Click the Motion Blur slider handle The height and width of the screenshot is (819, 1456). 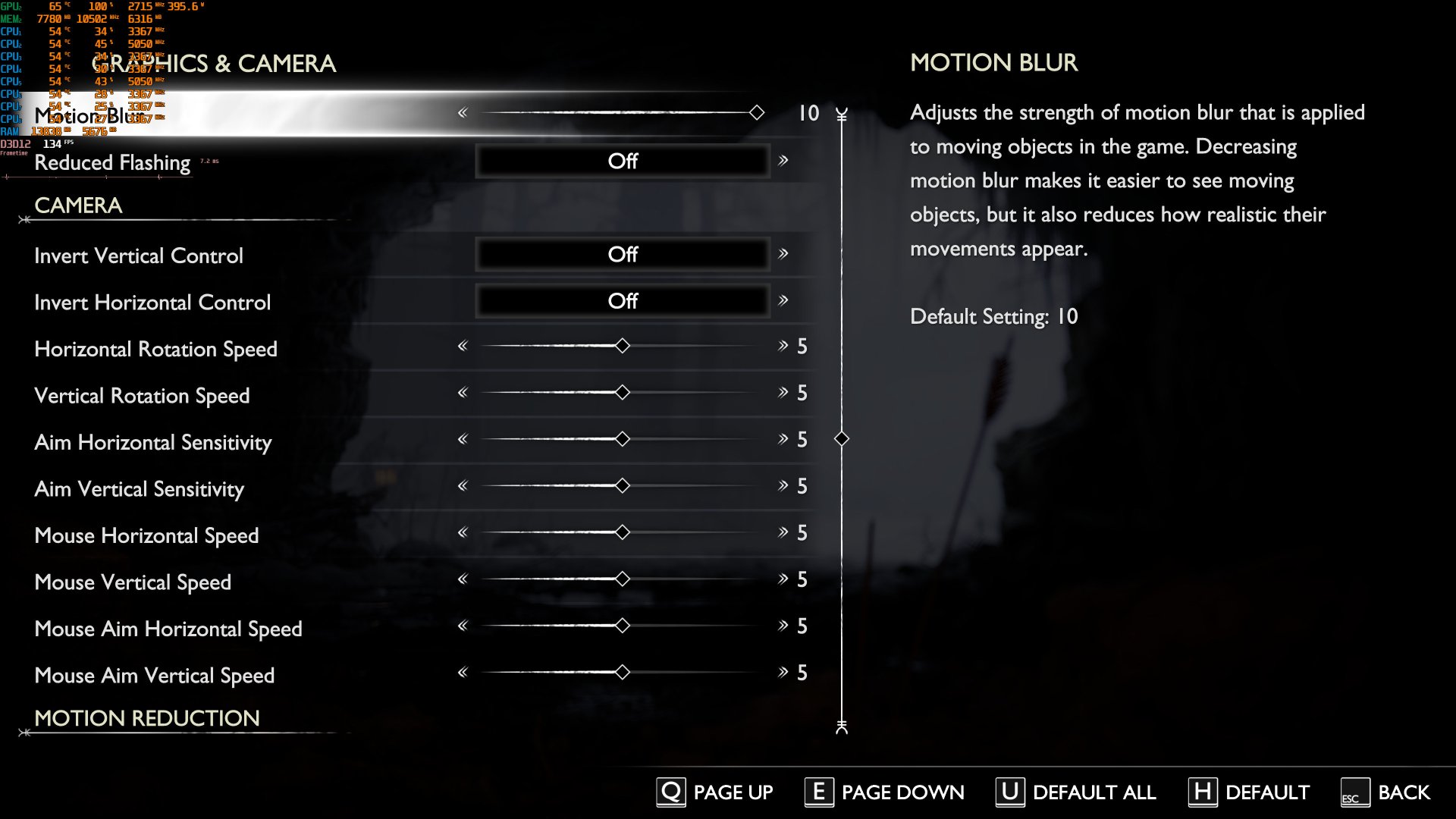[757, 112]
